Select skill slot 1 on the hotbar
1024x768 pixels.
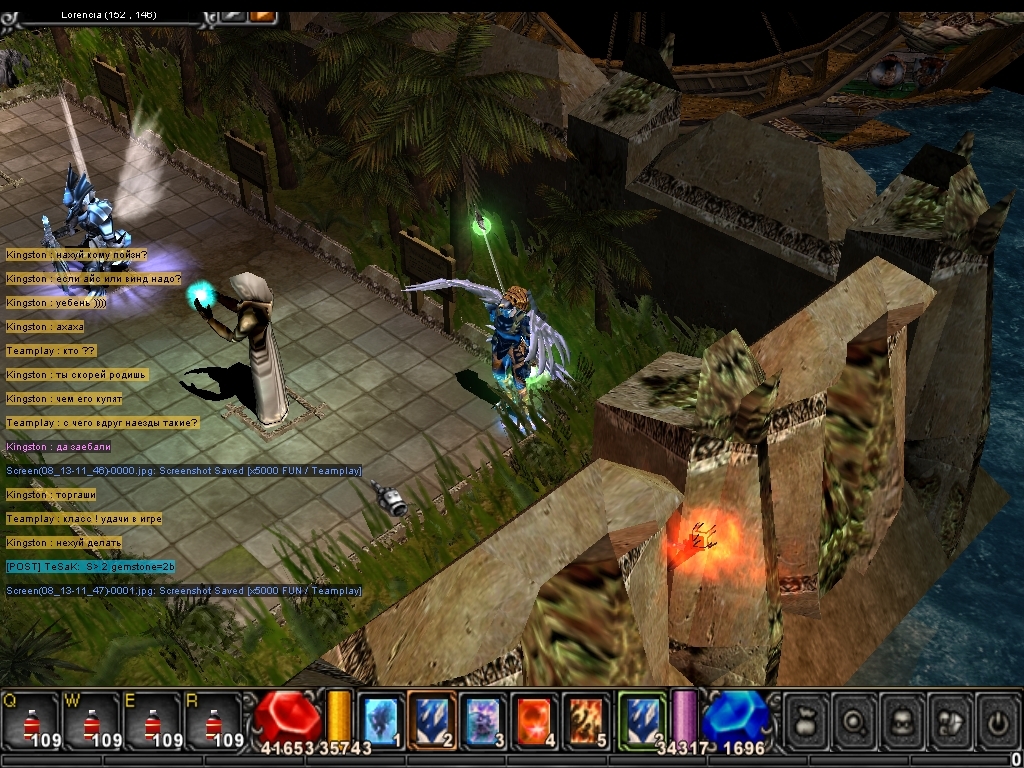click(x=380, y=719)
